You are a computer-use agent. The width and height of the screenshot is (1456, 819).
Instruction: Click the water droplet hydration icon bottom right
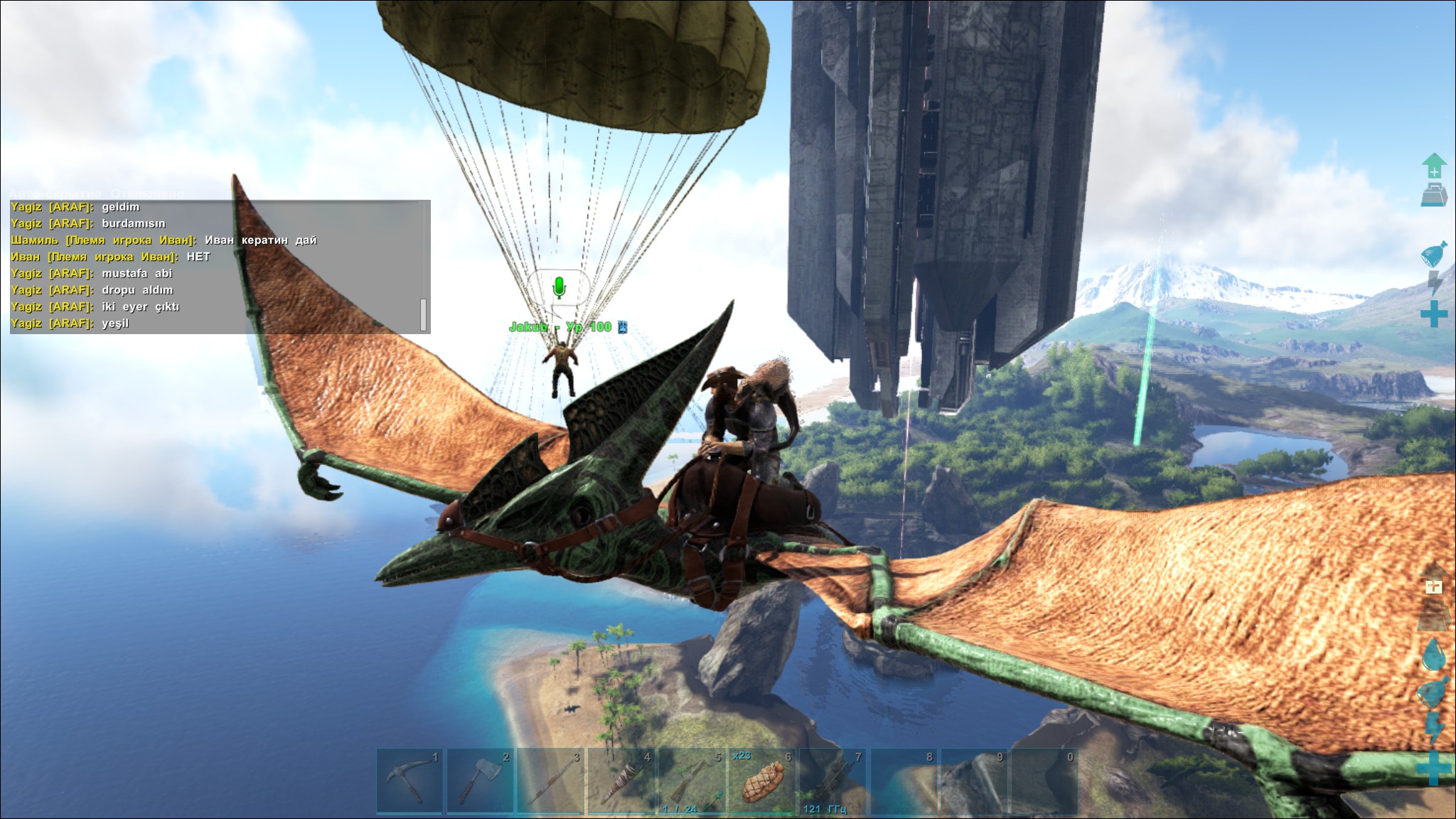[1433, 653]
